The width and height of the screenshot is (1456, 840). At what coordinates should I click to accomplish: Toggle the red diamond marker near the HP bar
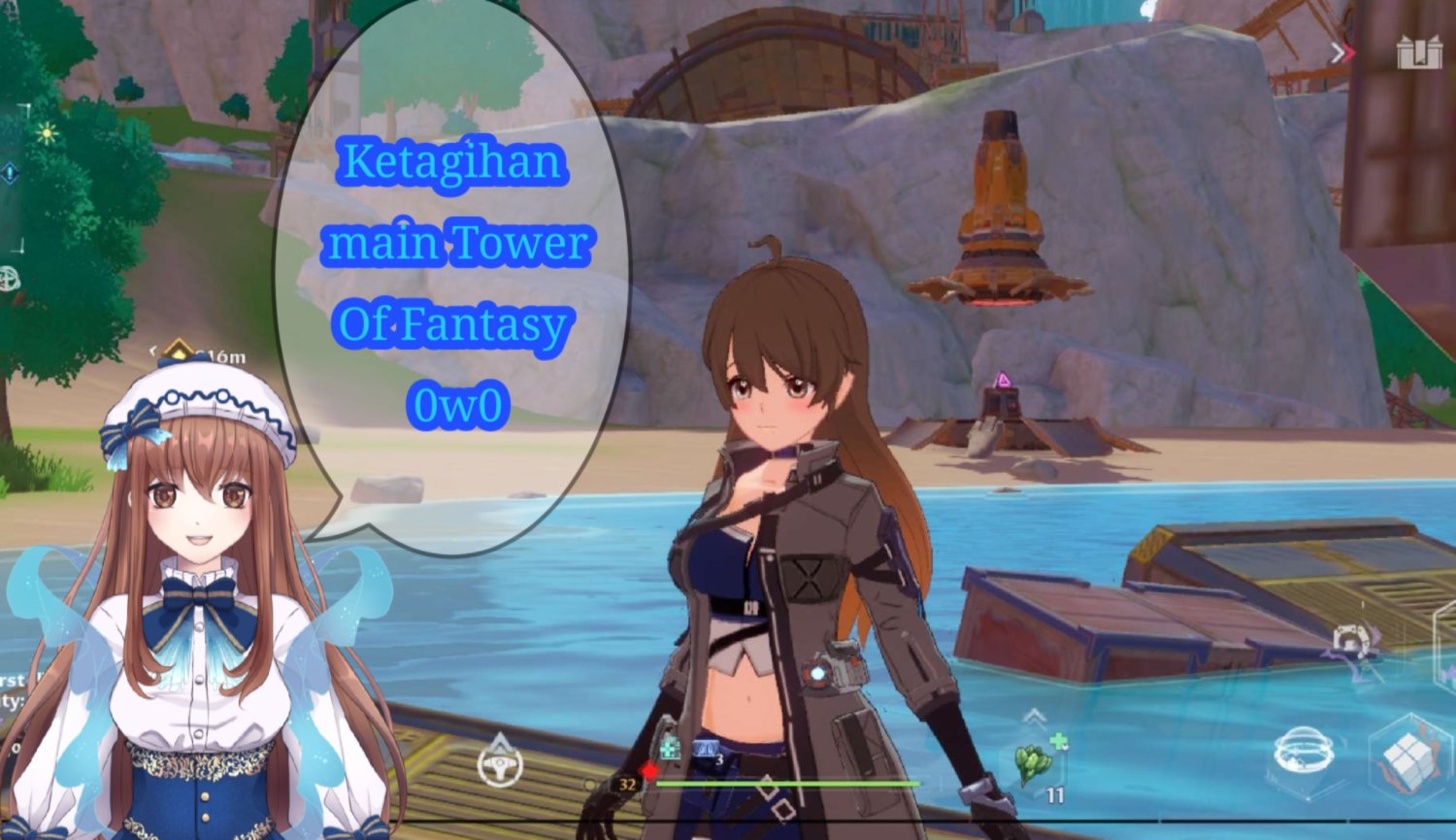click(649, 771)
